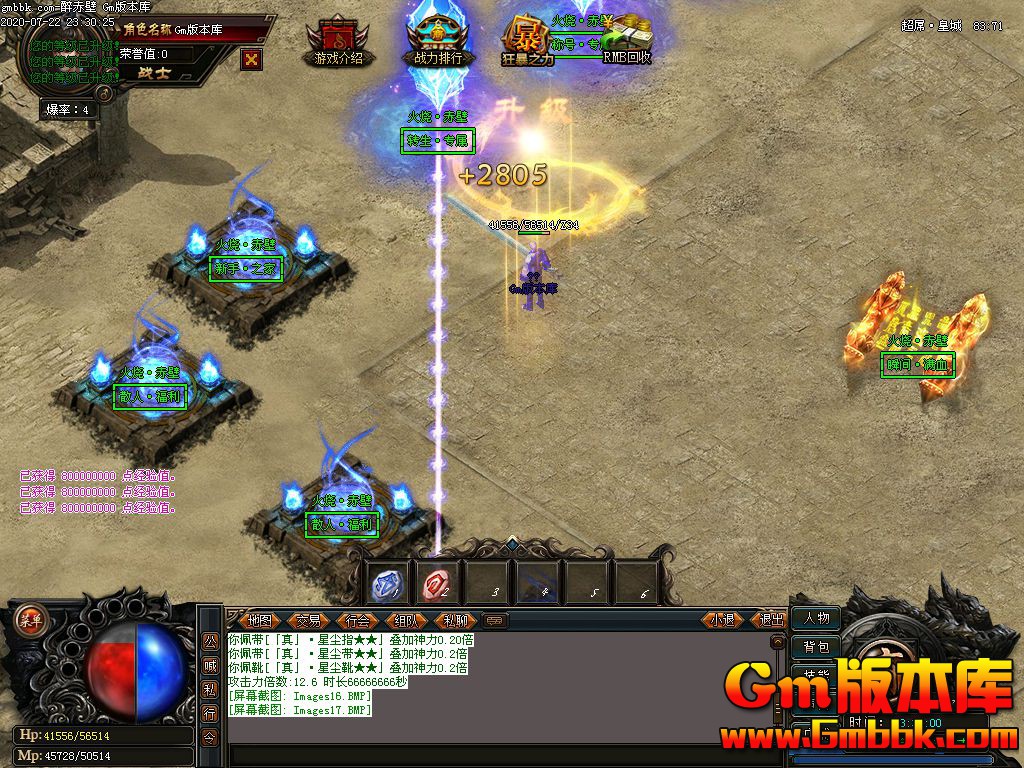Screen dimensions: 1024x768
Task: Click the 小退 return-to-character-select button
Action: point(722,620)
